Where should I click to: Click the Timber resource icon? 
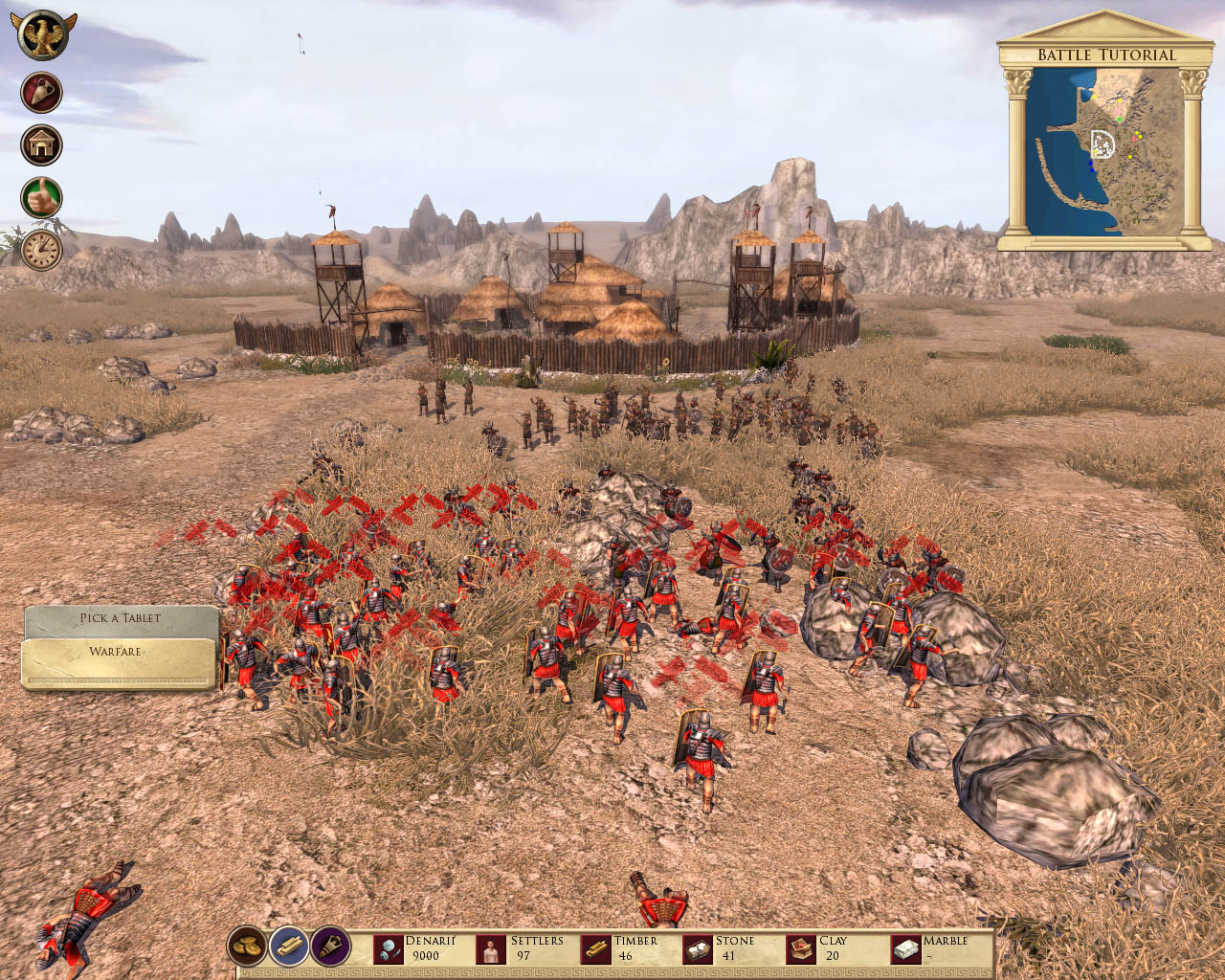tap(596, 949)
